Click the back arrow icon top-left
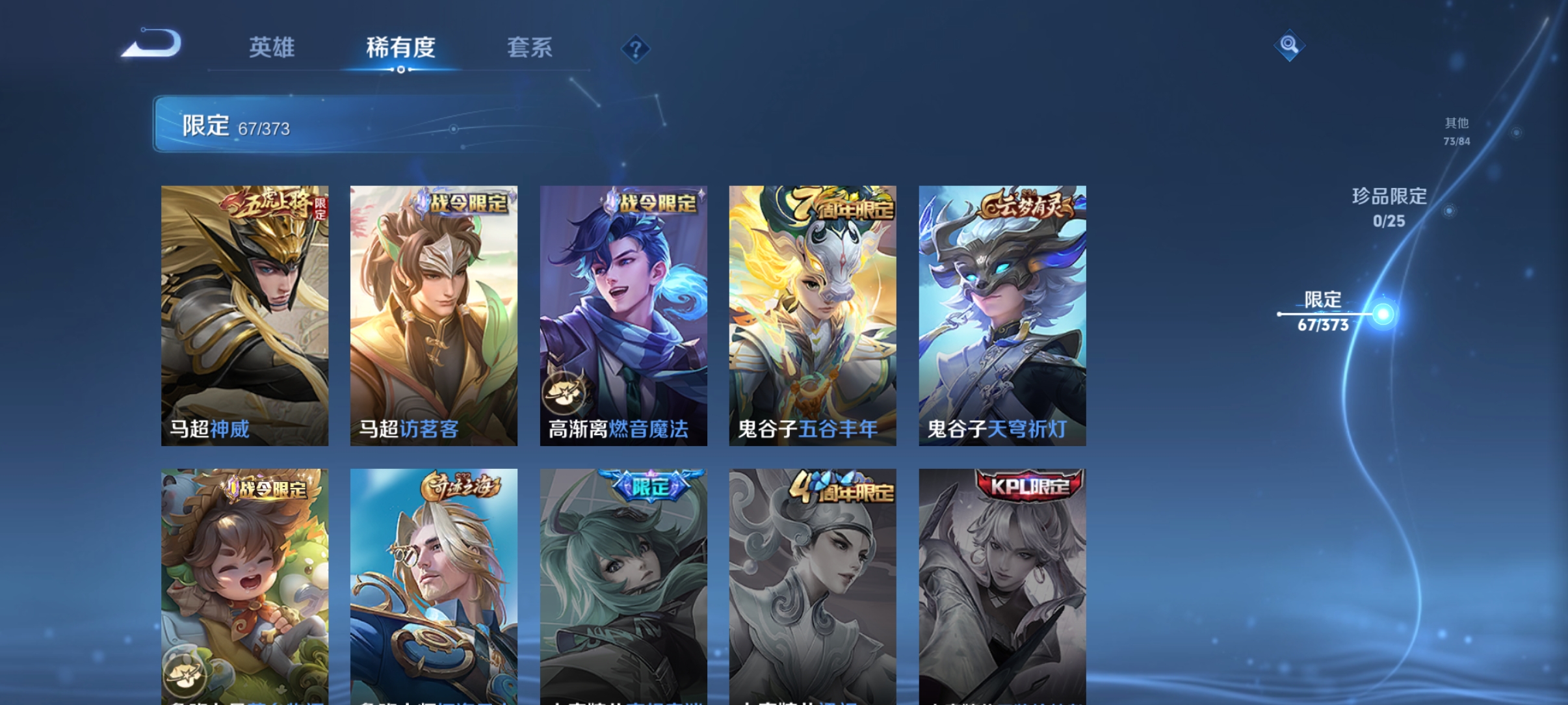This screenshot has width=1568, height=705. (x=151, y=44)
